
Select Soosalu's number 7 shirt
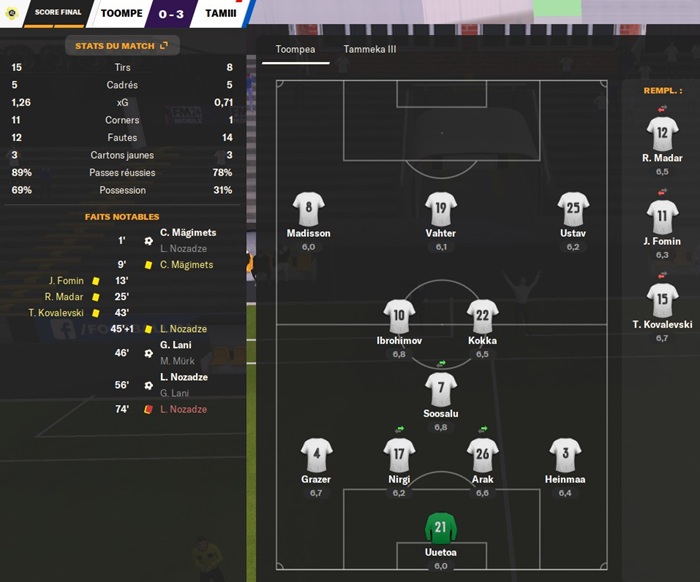tap(441, 390)
